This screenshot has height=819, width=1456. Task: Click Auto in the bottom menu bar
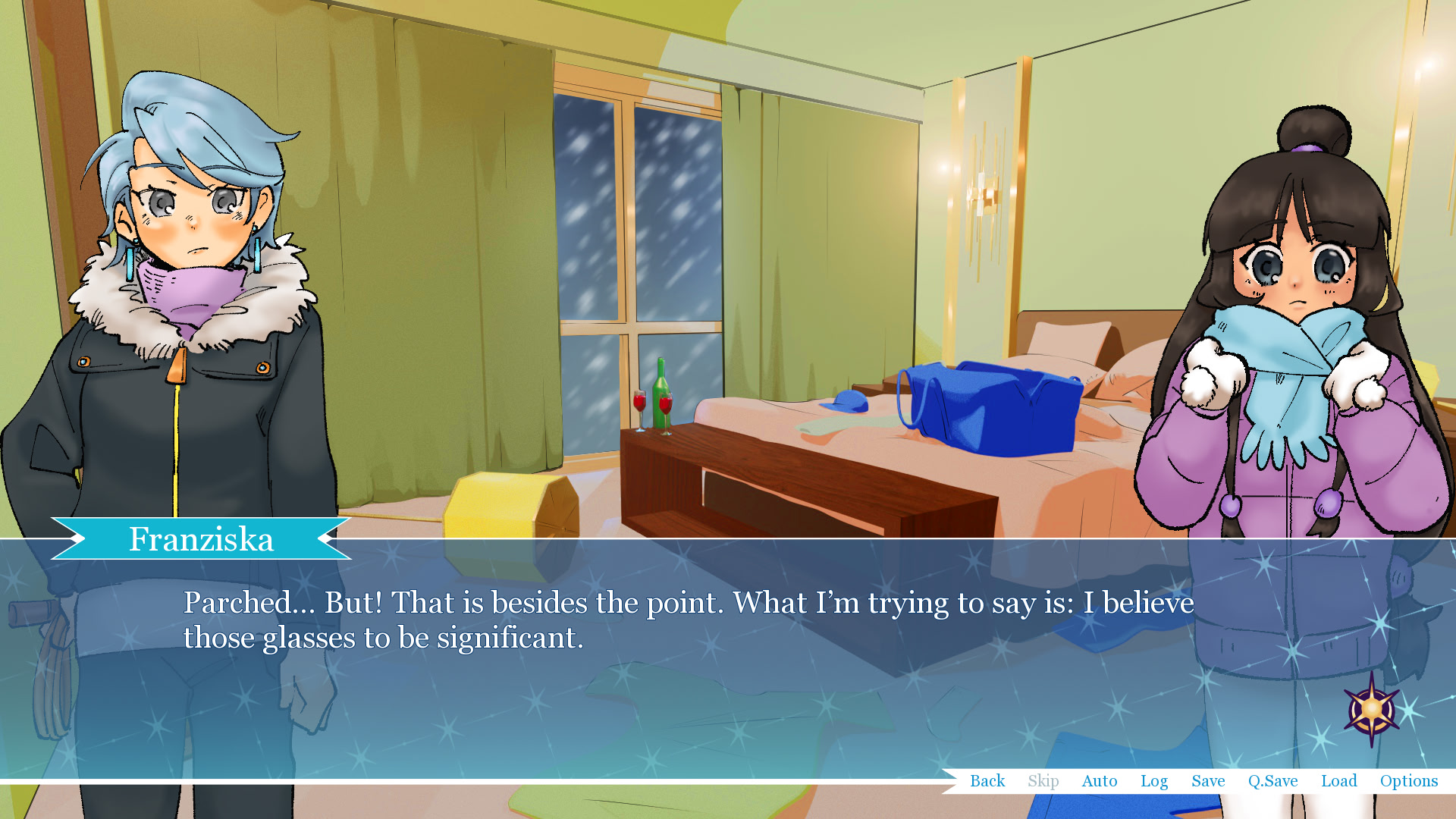(x=1100, y=781)
